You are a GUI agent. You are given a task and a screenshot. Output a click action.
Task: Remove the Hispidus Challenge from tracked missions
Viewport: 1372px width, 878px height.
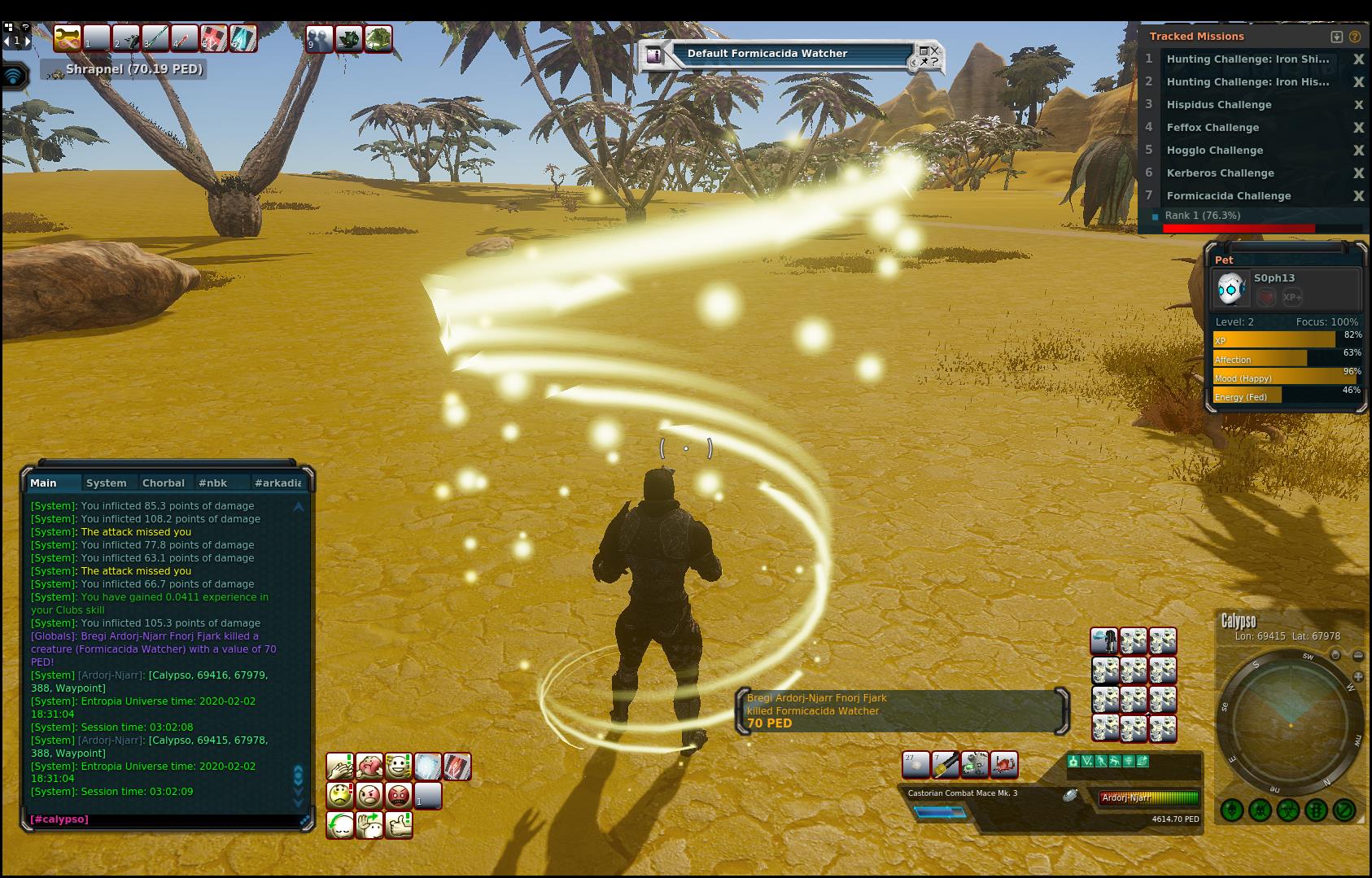click(x=1358, y=105)
